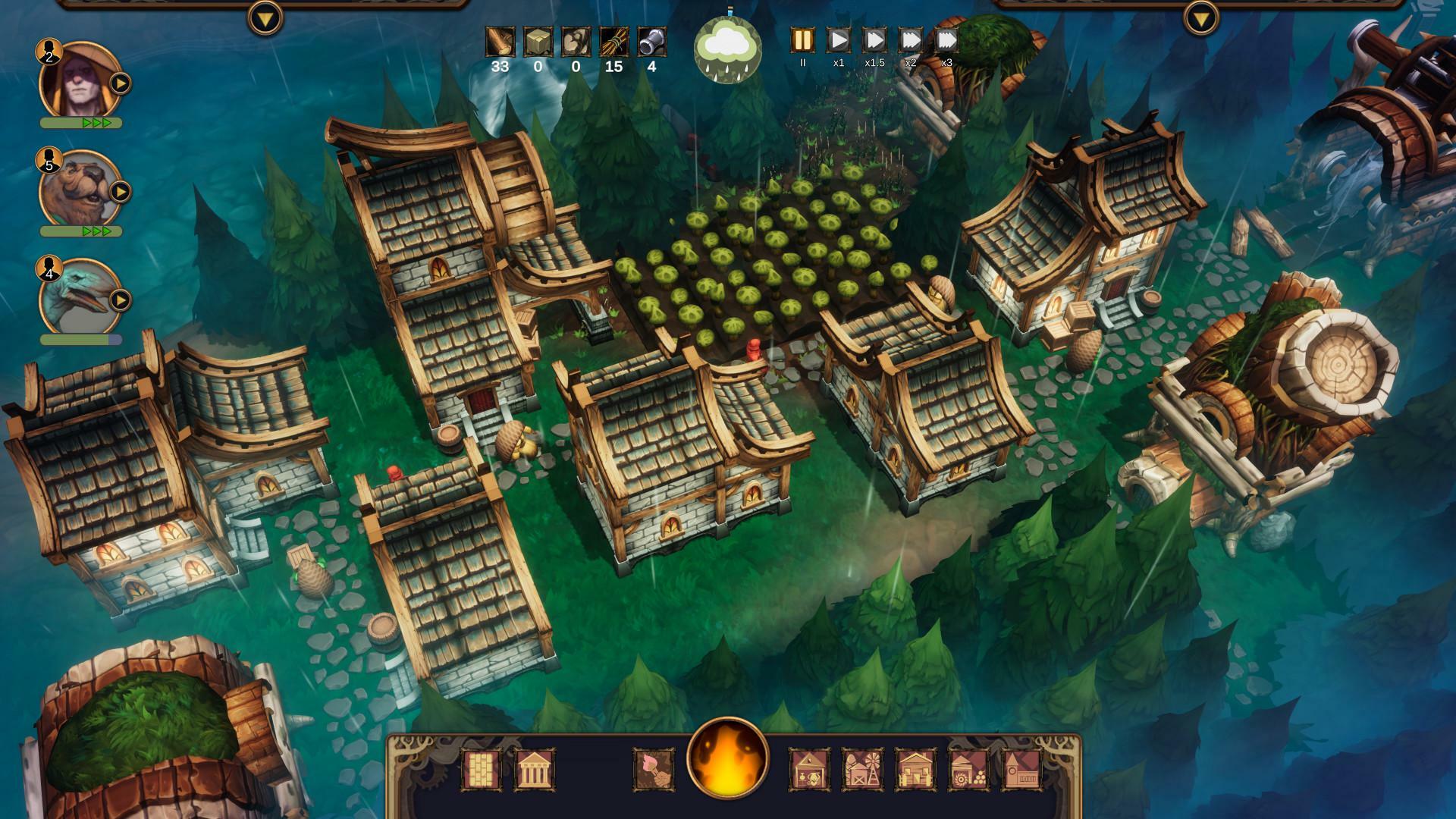Open the brick road building category
This screenshot has width=1456, height=819.
(482, 770)
